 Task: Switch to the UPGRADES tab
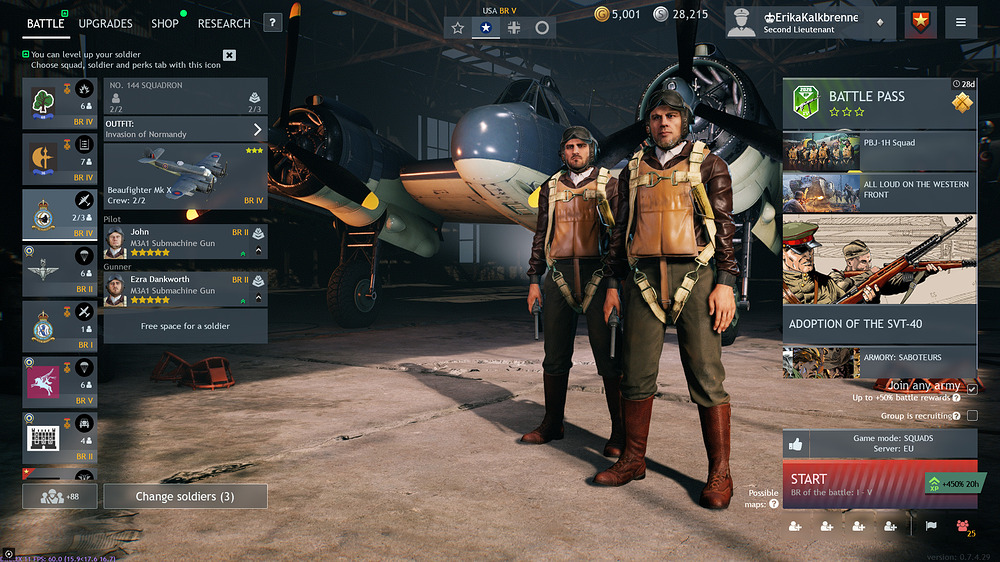coord(105,23)
